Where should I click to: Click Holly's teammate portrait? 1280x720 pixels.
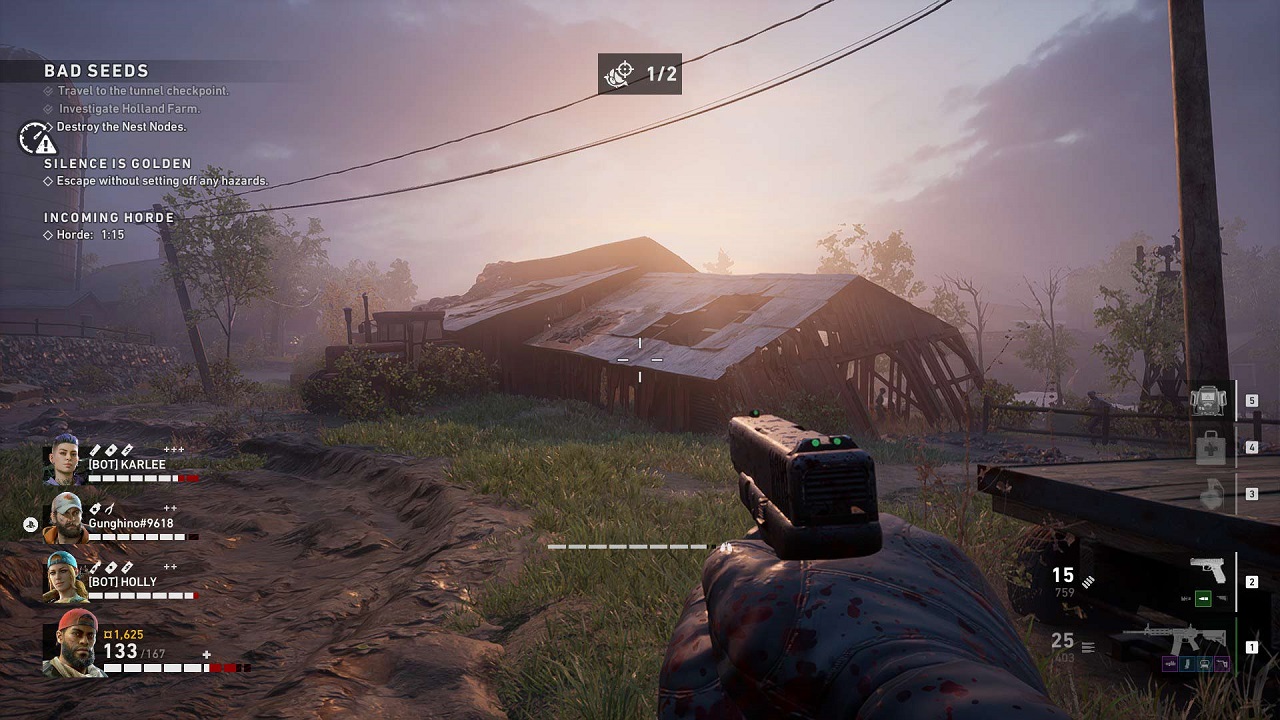(64, 577)
